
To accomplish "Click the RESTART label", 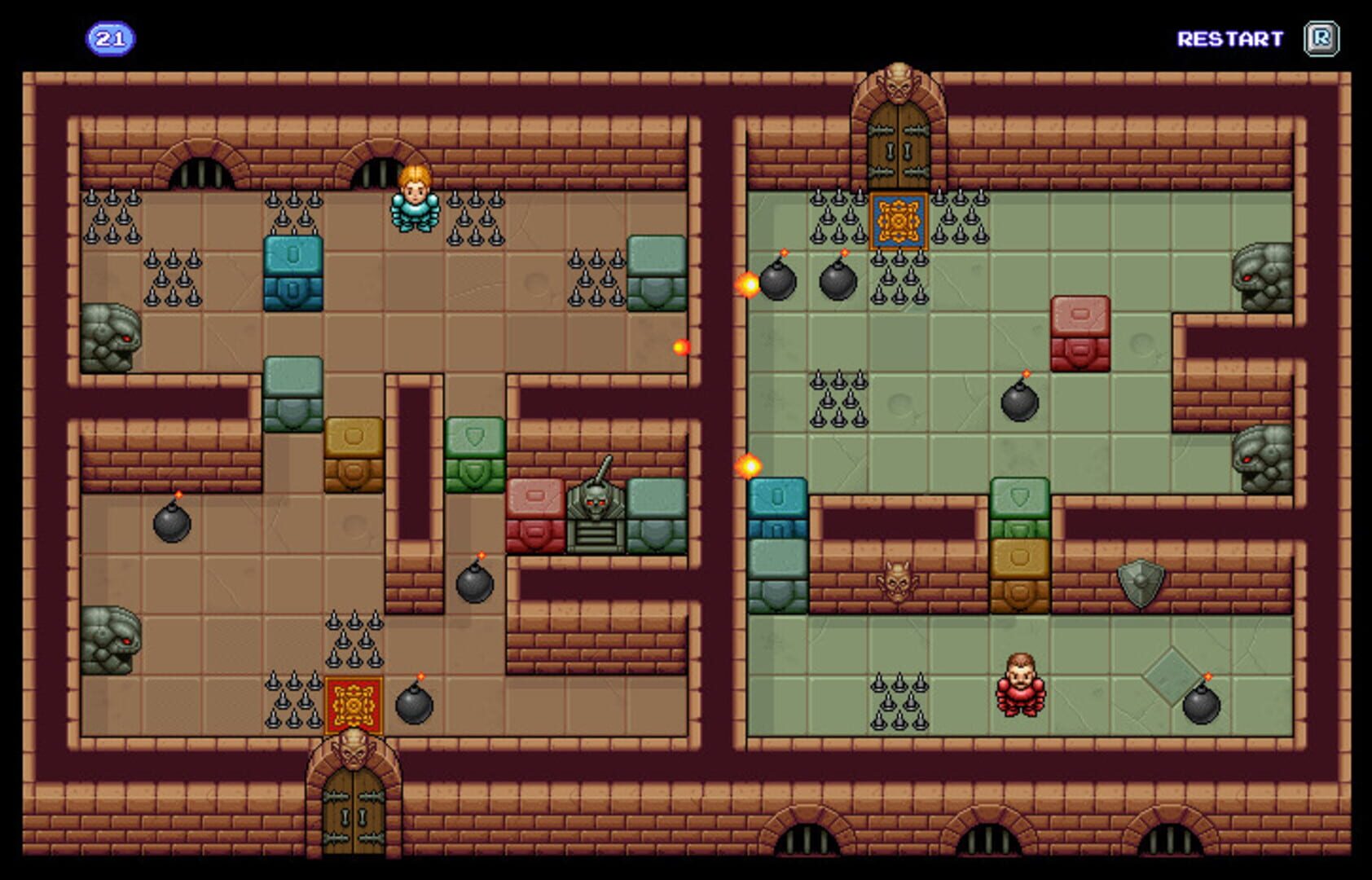I will pos(1229,36).
